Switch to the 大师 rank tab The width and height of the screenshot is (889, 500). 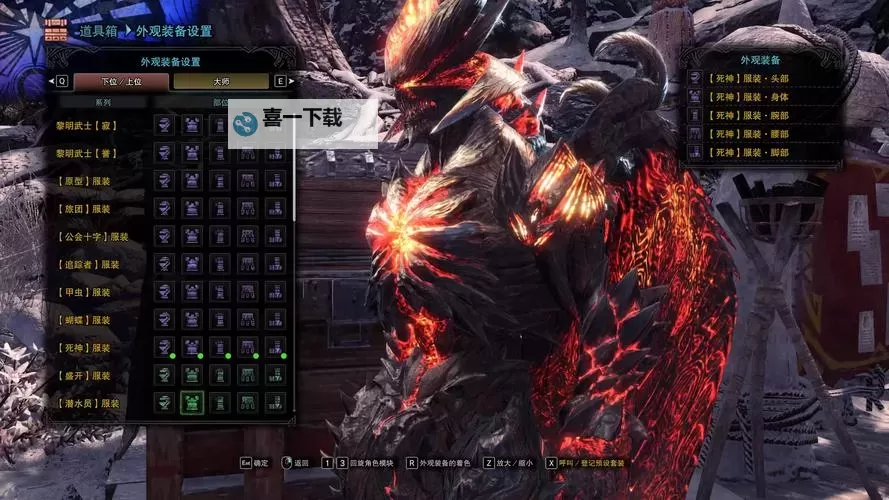point(220,81)
